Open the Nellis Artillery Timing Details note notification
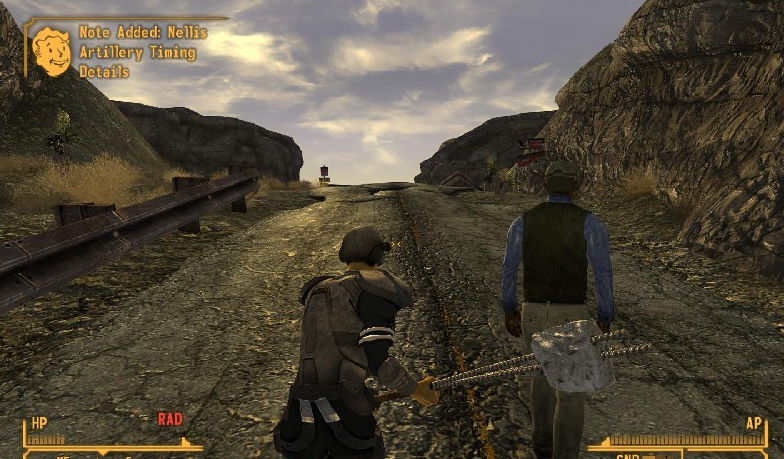 pos(142,52)
